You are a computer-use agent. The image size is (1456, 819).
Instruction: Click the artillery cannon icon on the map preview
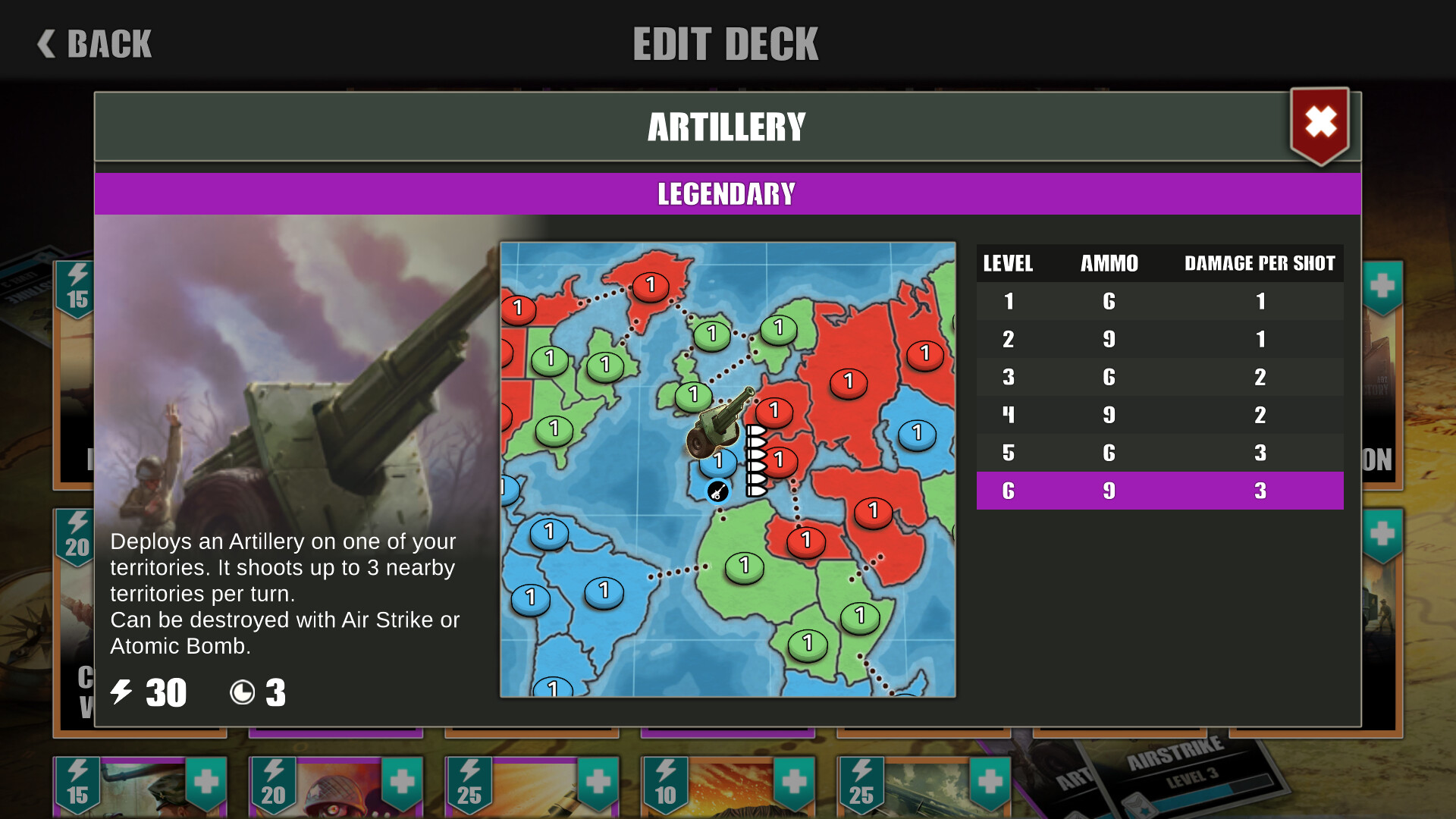tap(717, 425)
